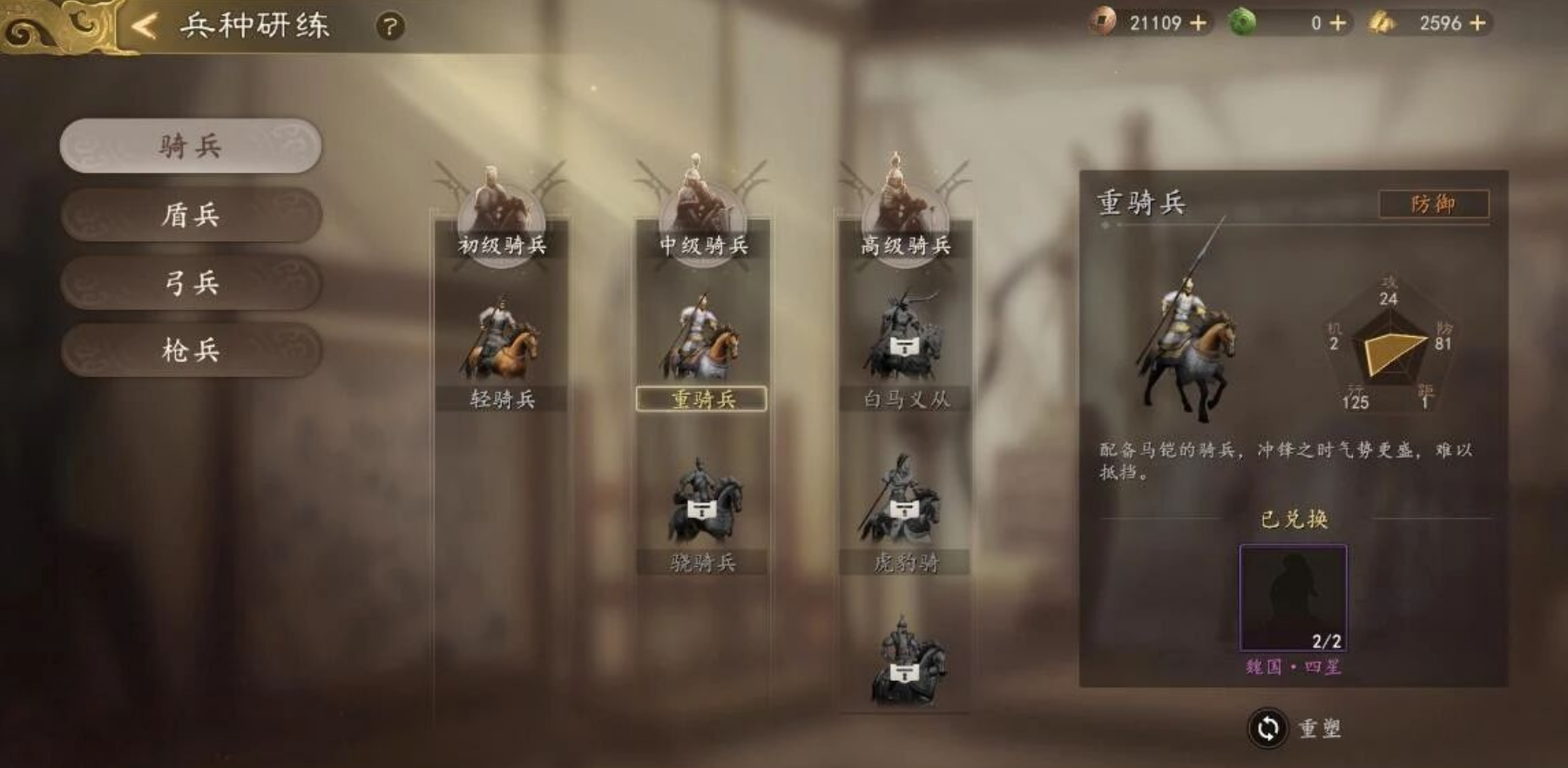The width and height of the screenshot is (1568, 768).
Task: Switch to the 盾兵 category
Action: coord(193,215)
